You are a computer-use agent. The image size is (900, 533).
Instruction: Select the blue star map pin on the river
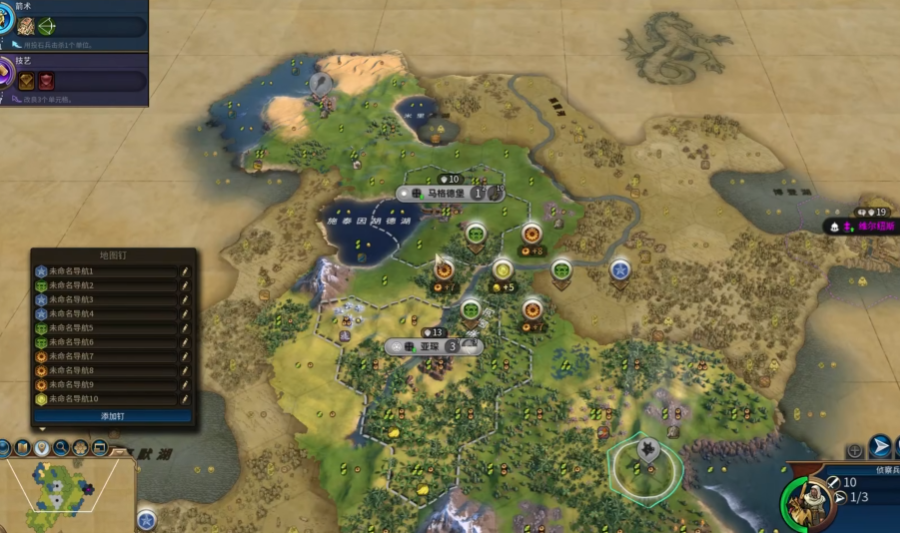(x=620, y=269)
